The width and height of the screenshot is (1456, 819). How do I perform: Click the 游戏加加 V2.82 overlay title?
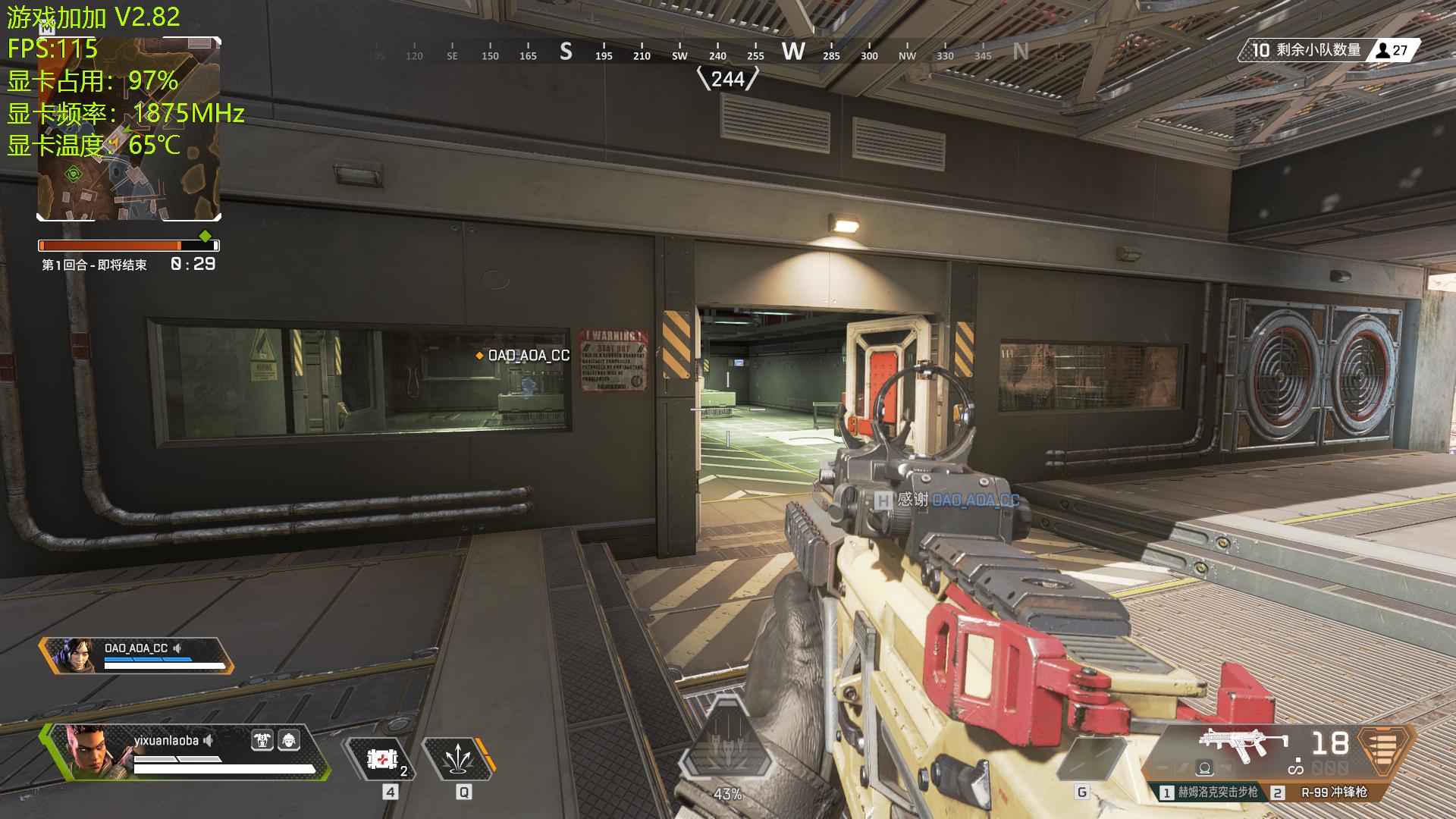(x=93, y=17)
